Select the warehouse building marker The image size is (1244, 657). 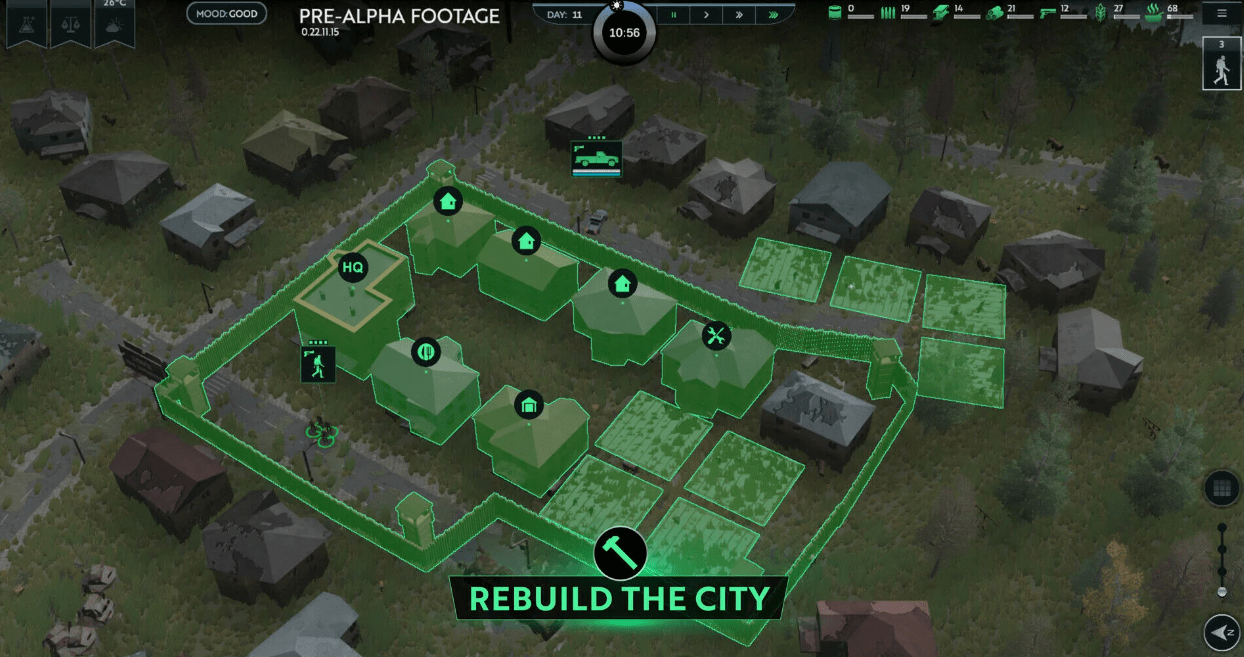pyautogui.click(x=528, y=405)
